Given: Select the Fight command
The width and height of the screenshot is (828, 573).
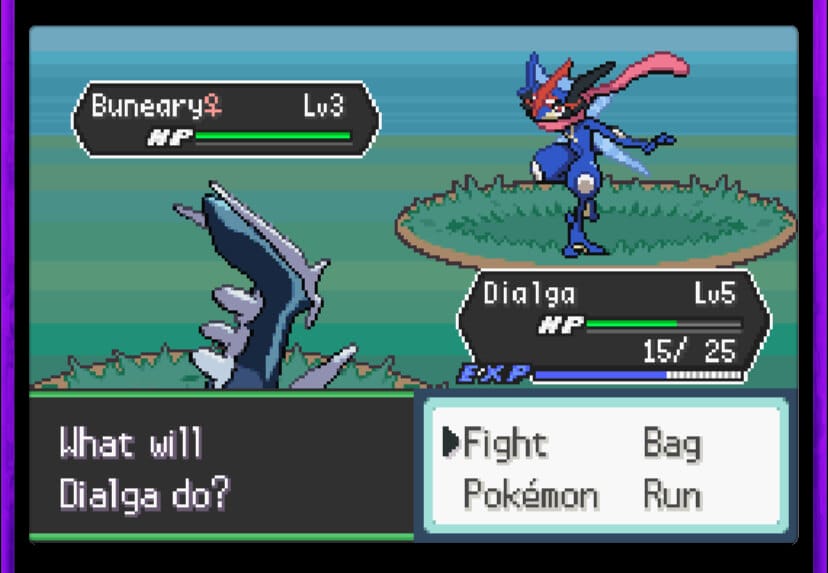Looking at the screenshot, I should click(505, 443).
